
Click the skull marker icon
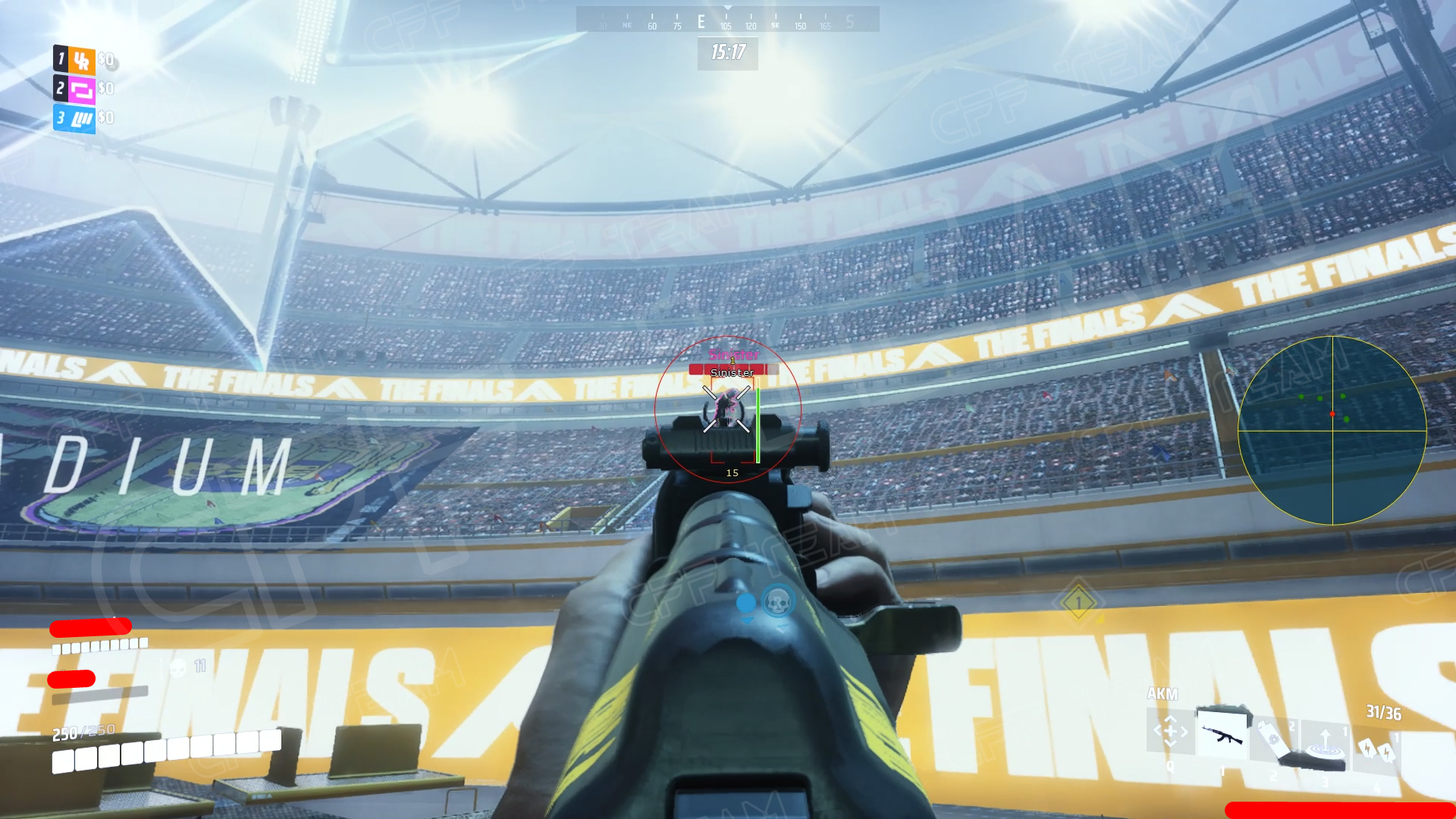click(777, 602)
